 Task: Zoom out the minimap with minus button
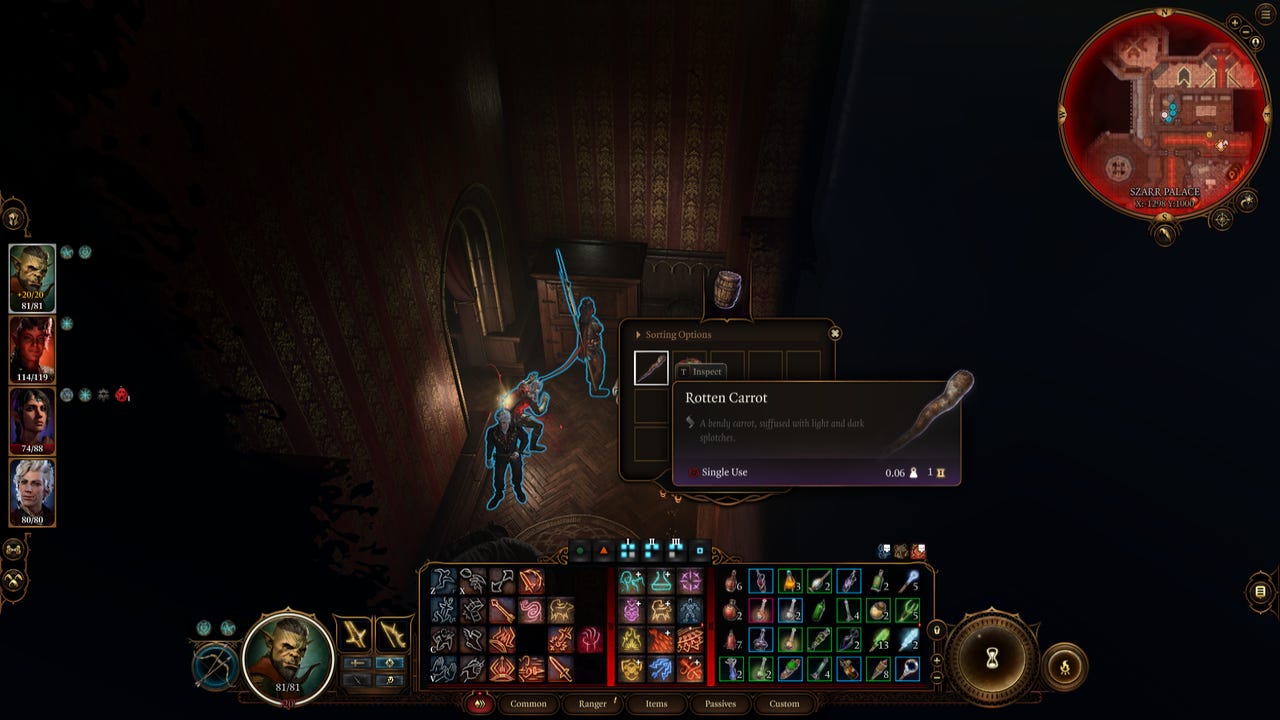[x=1247, y=32]
